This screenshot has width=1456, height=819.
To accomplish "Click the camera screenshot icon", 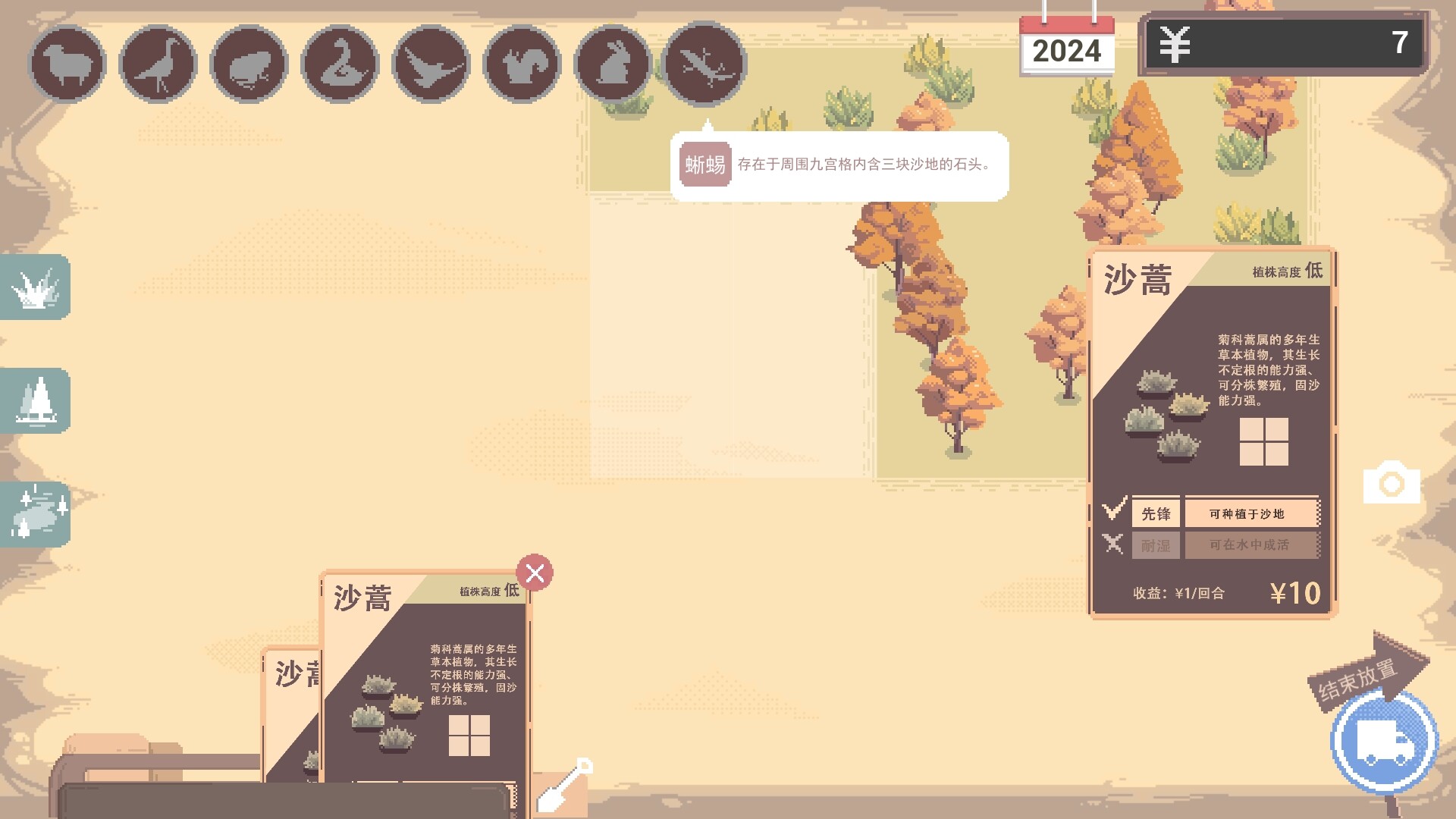I will coord(1394,483).
